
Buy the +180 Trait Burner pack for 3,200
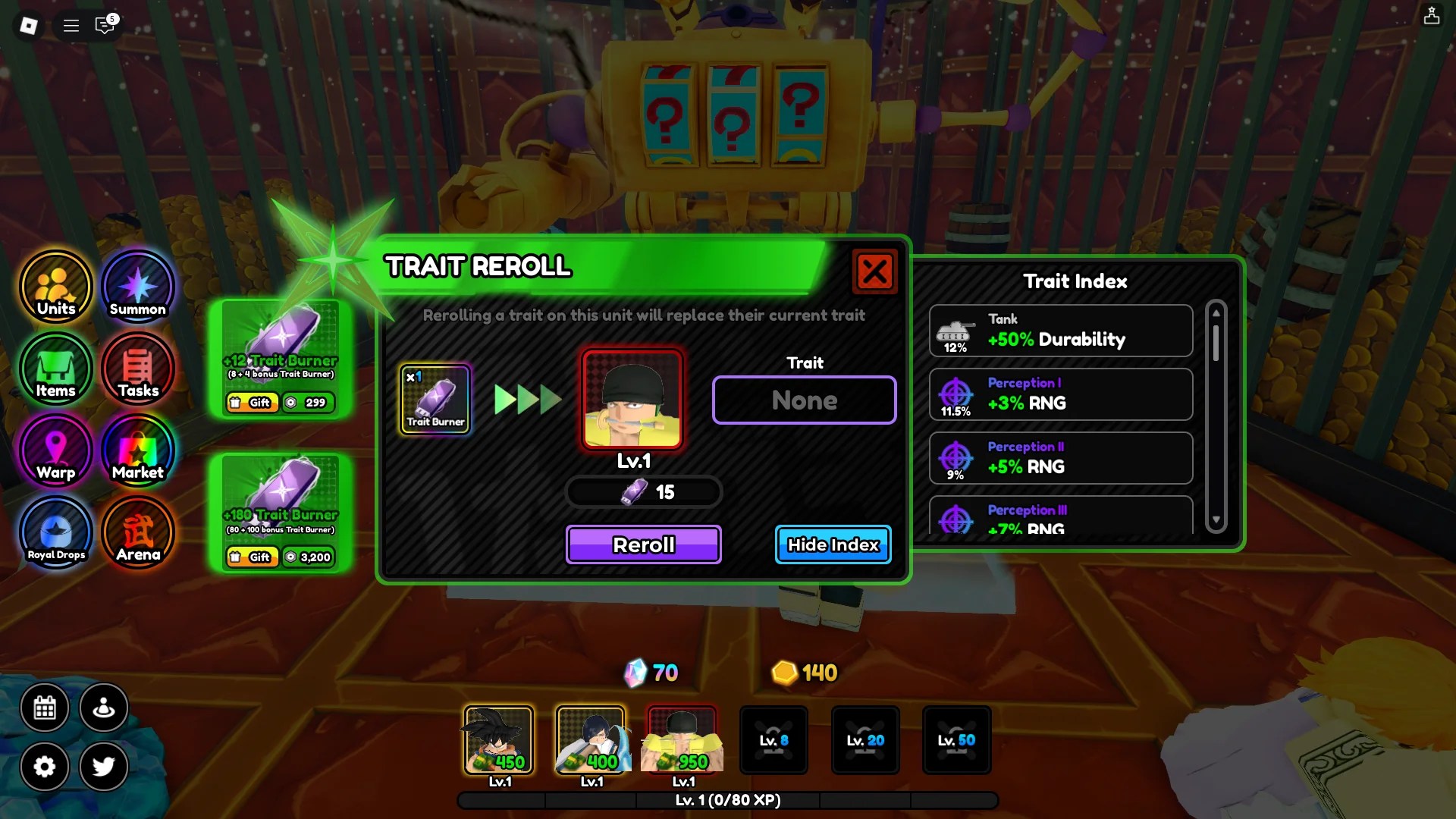click(x=306, y=557)
